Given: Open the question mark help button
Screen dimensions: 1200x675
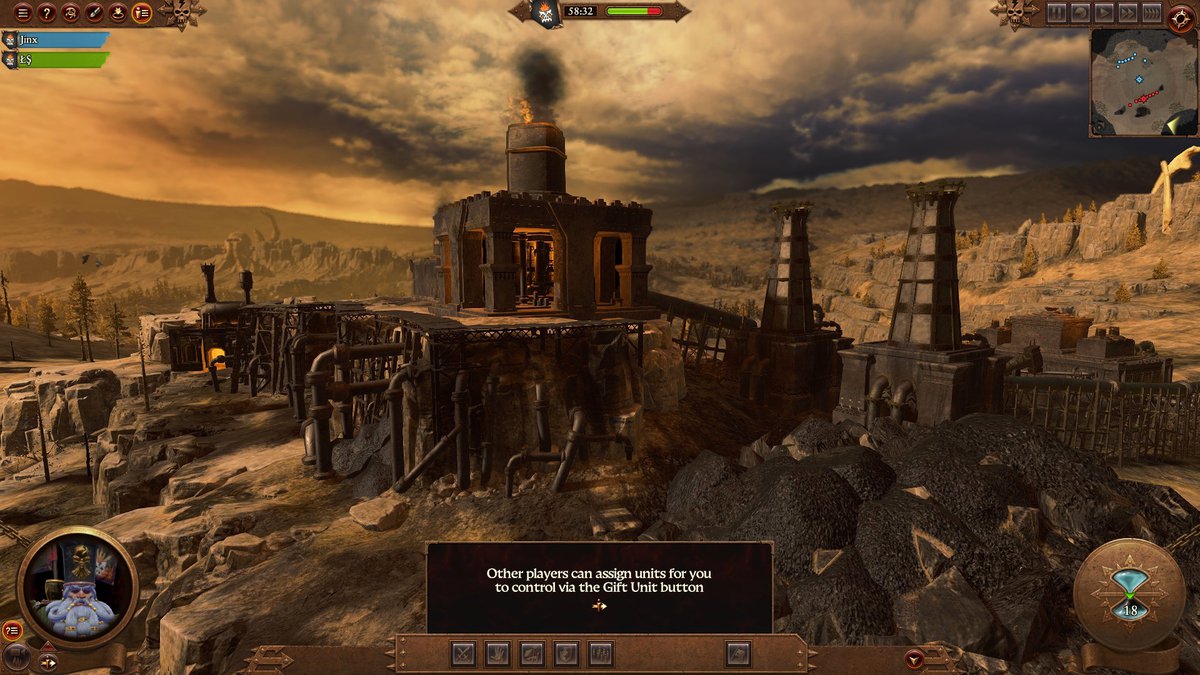Looking at the screenshot, I should click(x=46, y=13).
